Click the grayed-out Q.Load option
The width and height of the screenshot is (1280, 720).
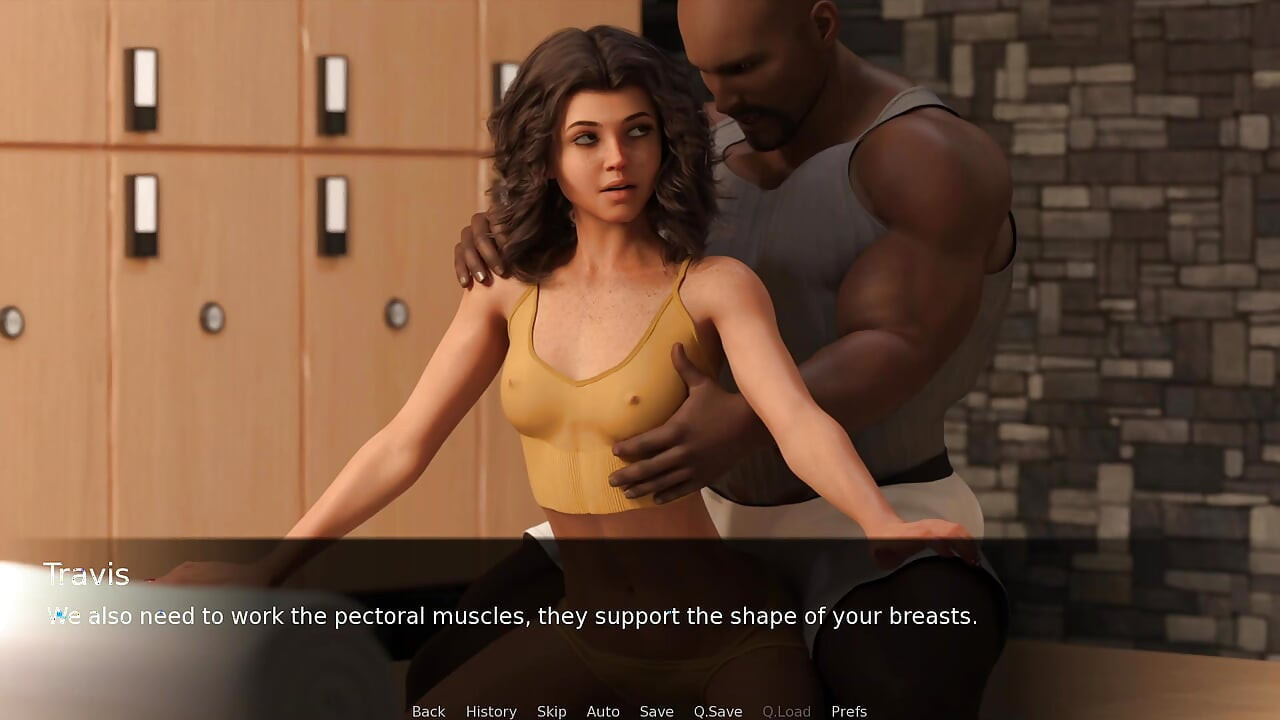click(785, 711)
